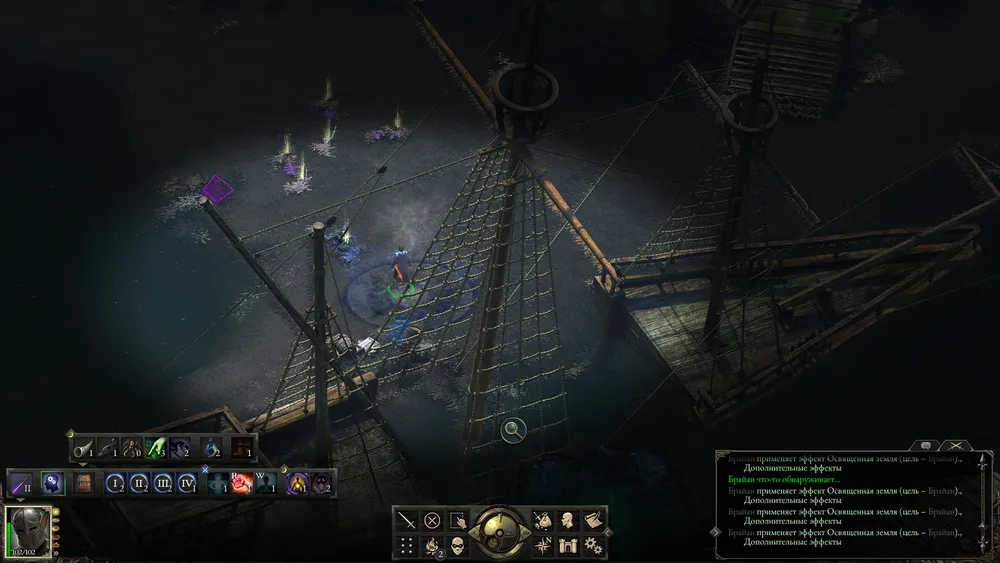1000x563 pixels.
Task: Activate the red fist ability icon
Action: tap(242, 484)
